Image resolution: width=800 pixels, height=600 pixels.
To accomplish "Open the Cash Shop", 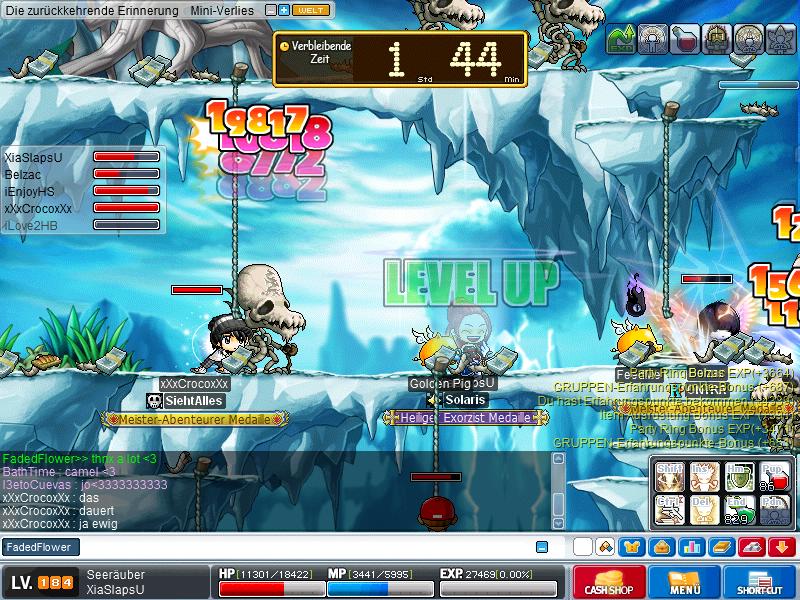I will [609, 583].
